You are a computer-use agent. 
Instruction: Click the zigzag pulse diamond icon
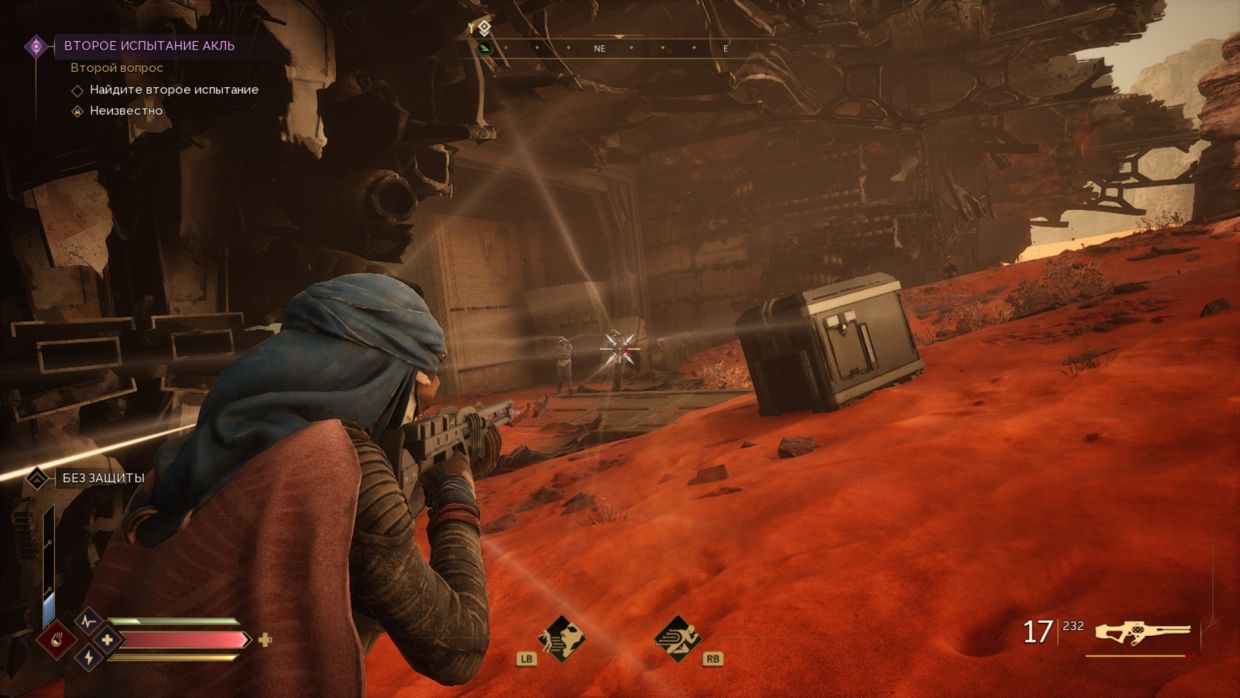click(89, 621)
